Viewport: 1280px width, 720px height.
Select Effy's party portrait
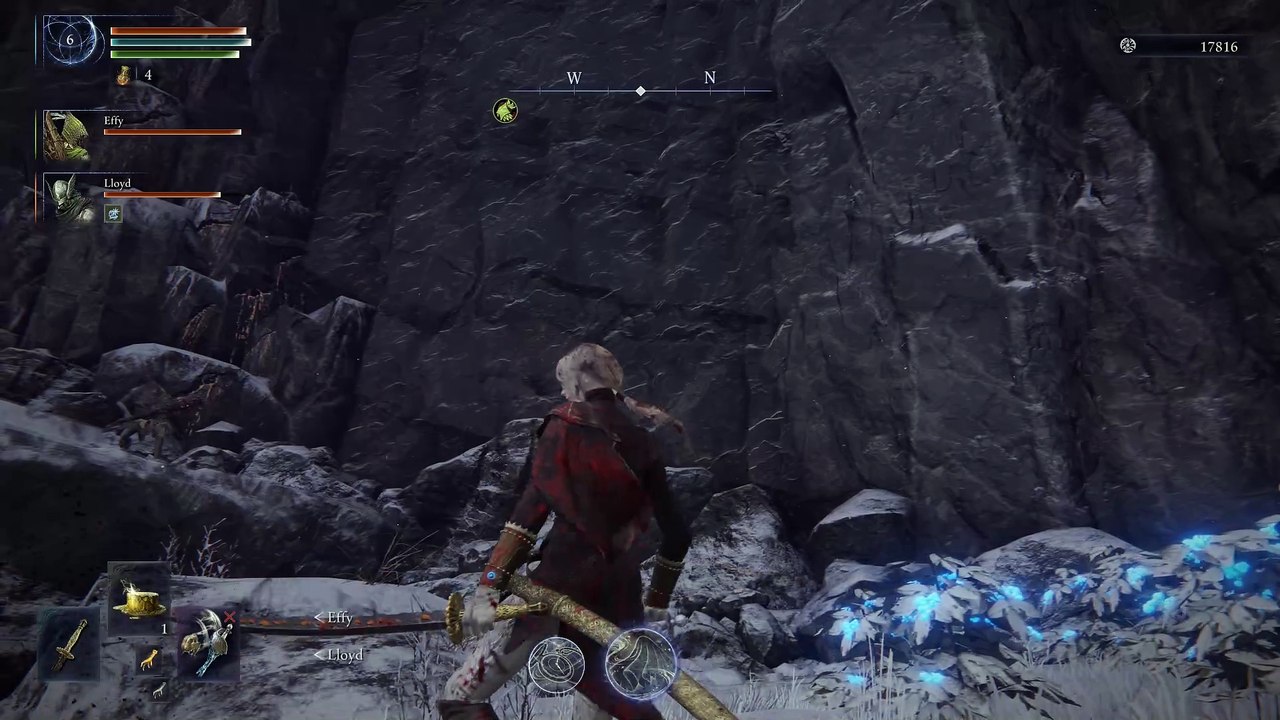pos(68,135)
